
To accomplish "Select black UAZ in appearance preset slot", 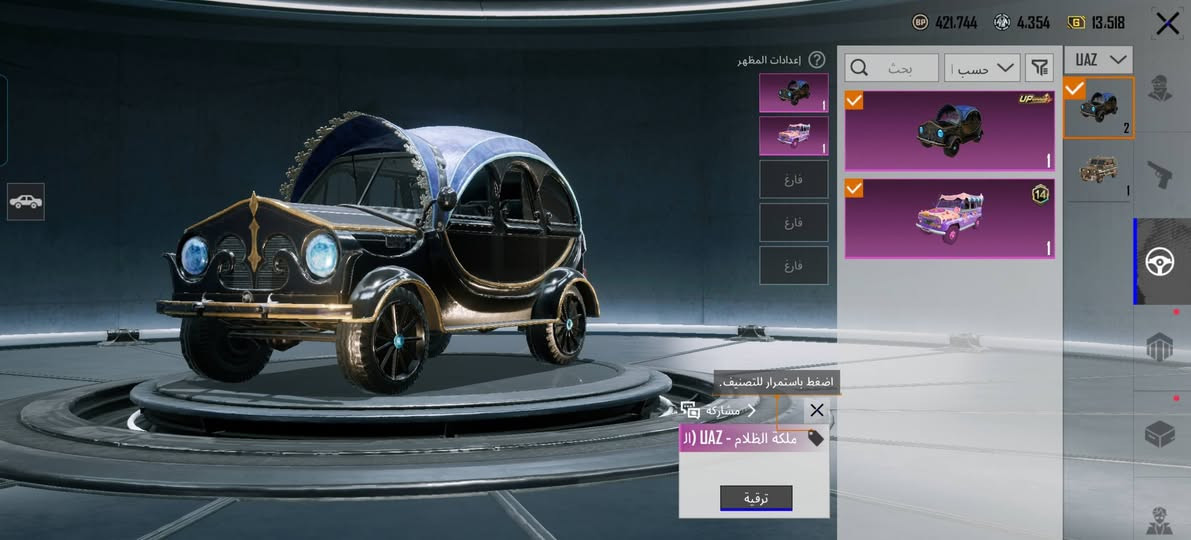I will coord(793,92).
